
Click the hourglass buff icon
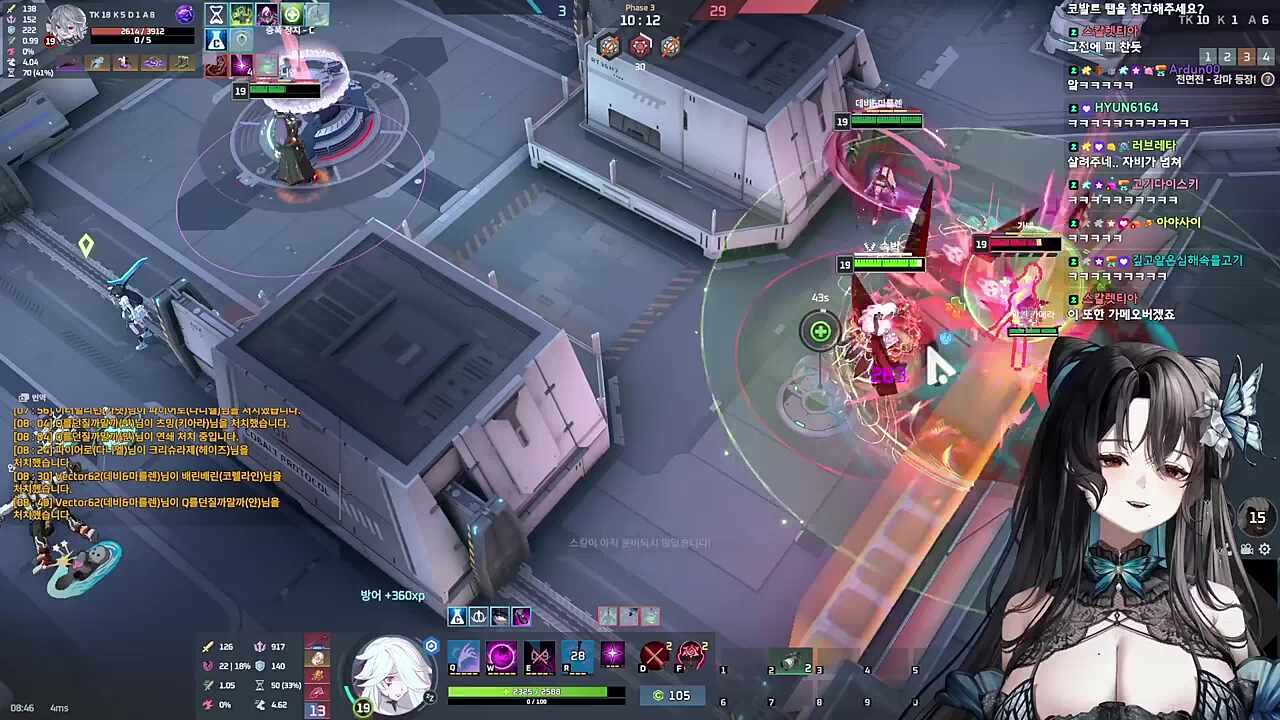pyautogui.click(x=215, y=14)
